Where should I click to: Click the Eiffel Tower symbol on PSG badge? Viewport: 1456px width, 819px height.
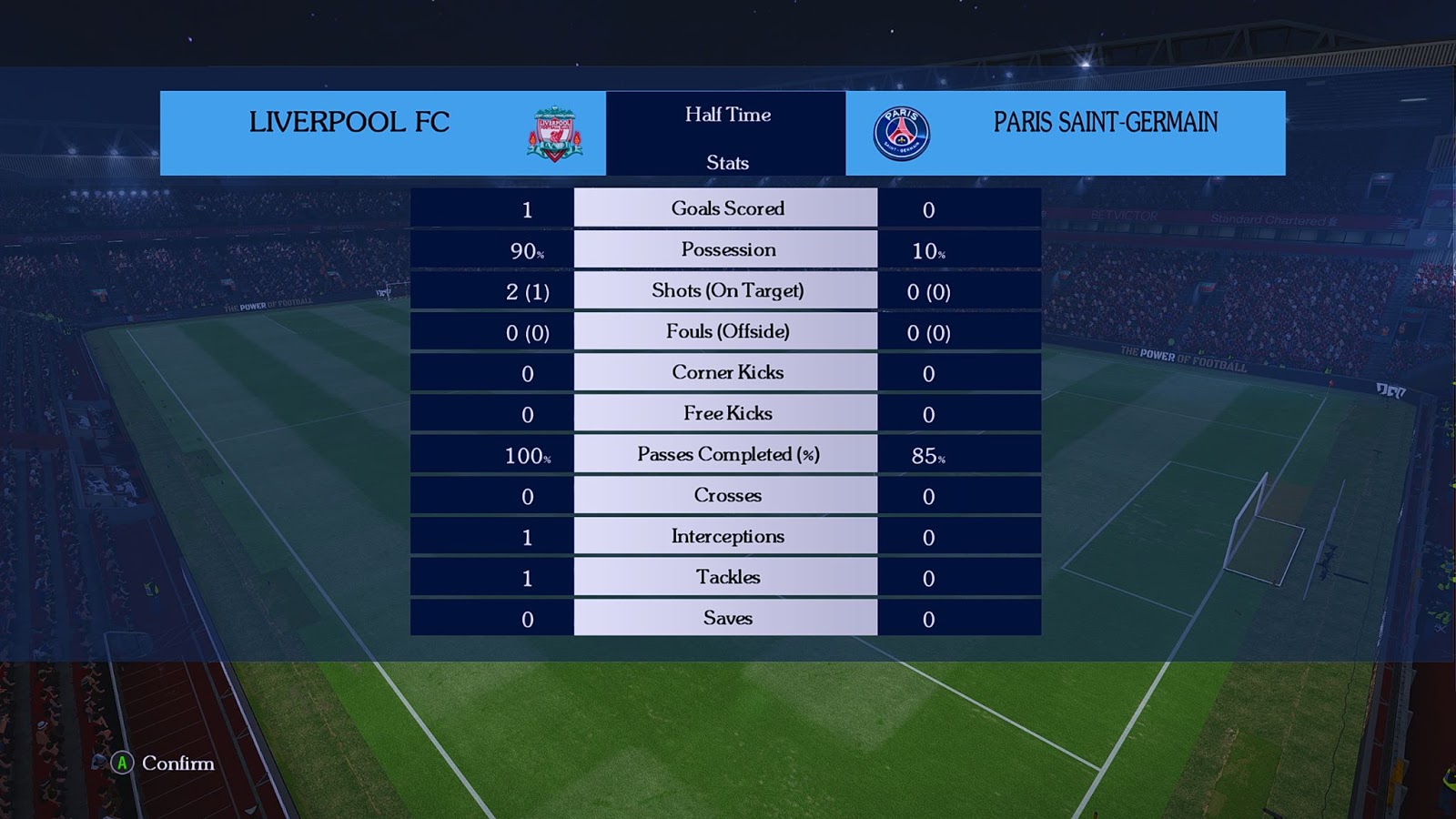coord(903,127)
